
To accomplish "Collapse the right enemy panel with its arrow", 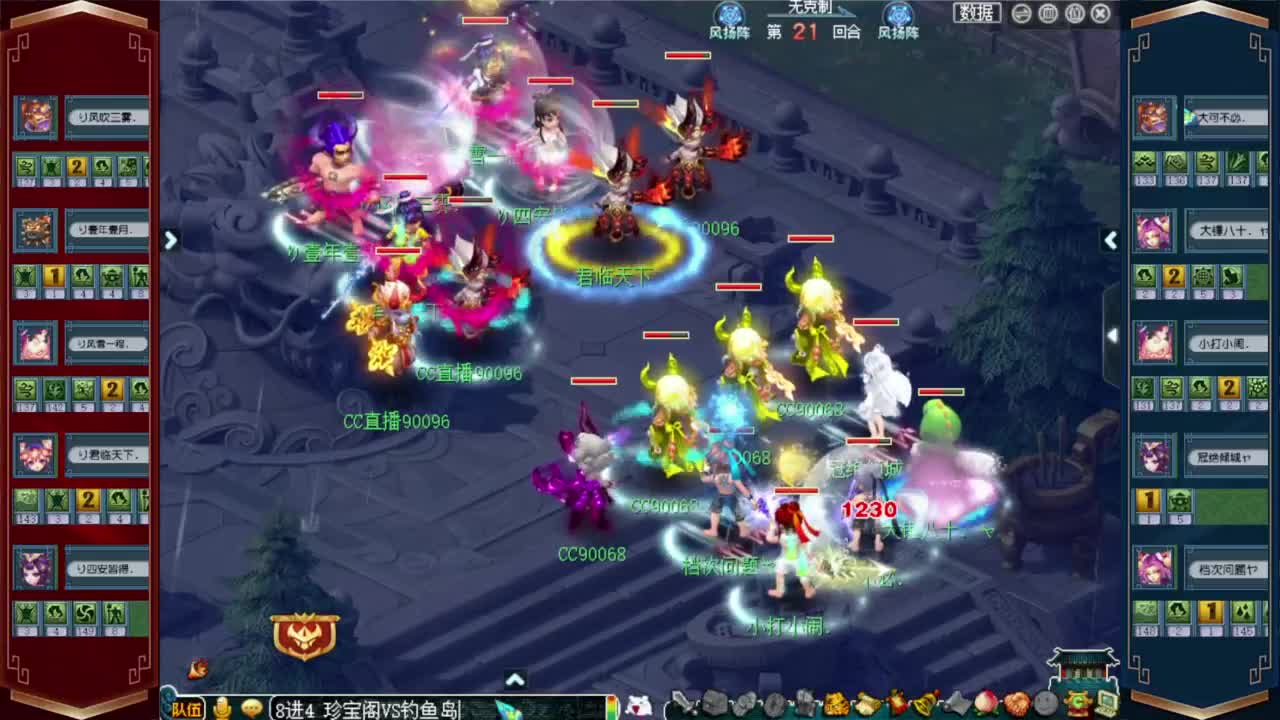I will coord(1112,240).
